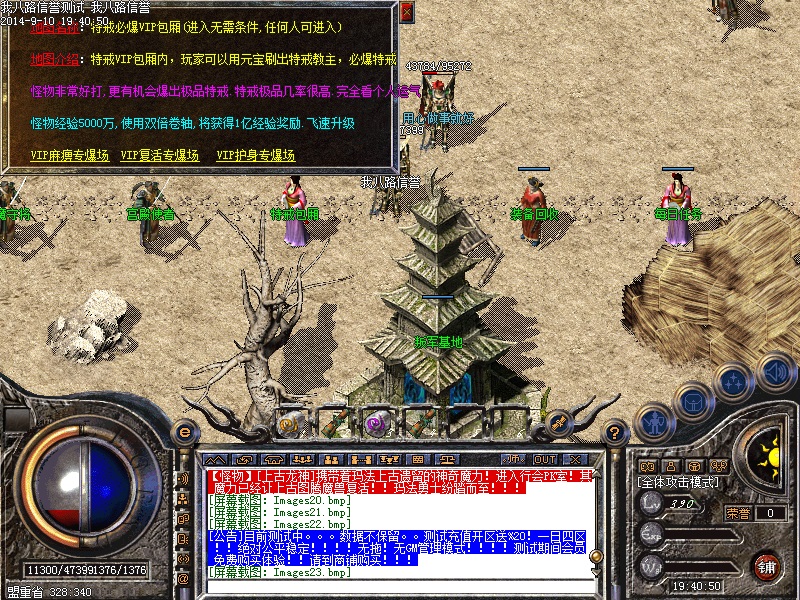Use the orange spiral stone in the belt

tap(289, 422)
